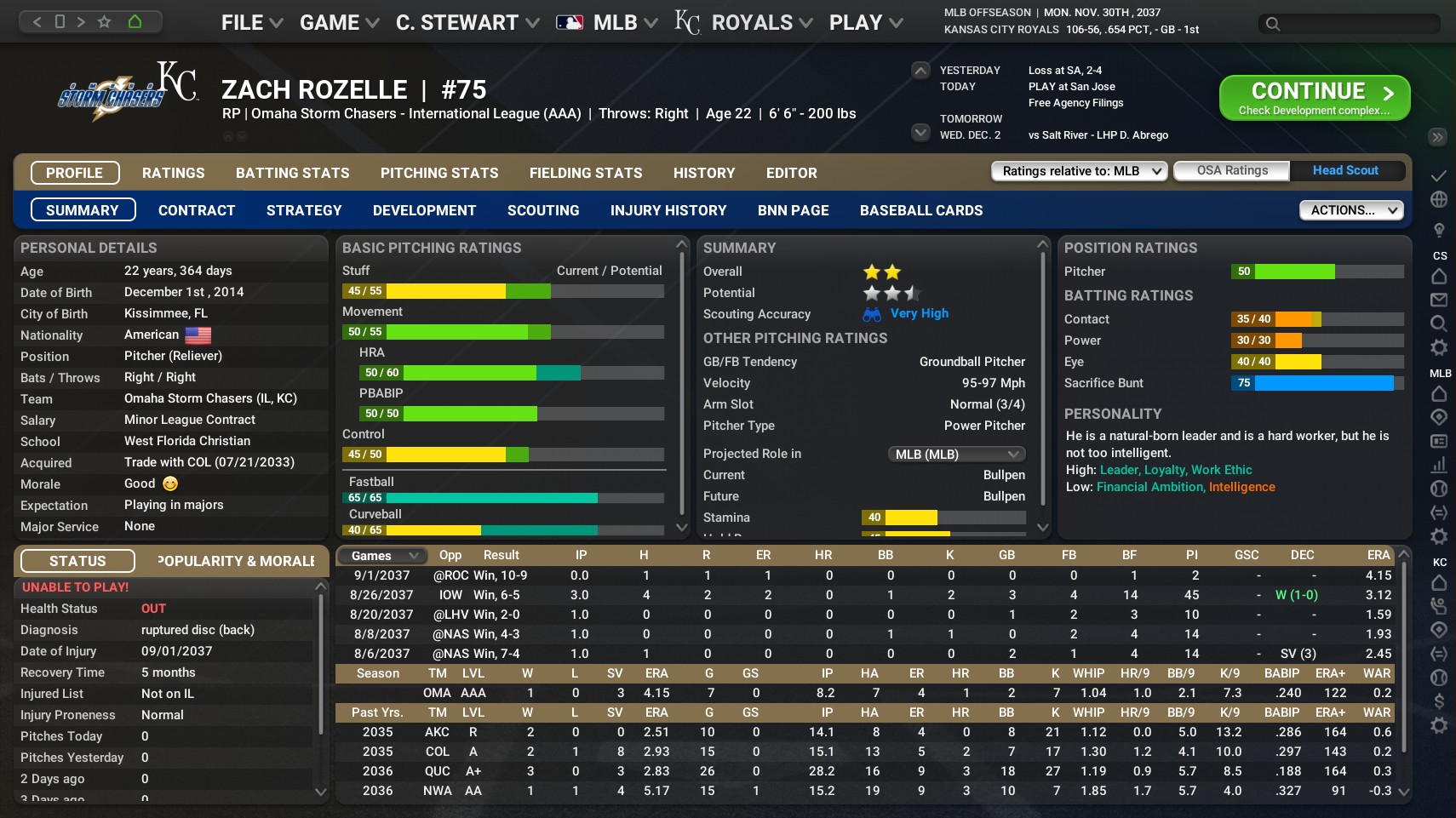This screenshot has width=1456, height=818.
Task: Open the checkmark to-do icon in sidebar
Action: pyautogui.click(x=1439, y=174)
